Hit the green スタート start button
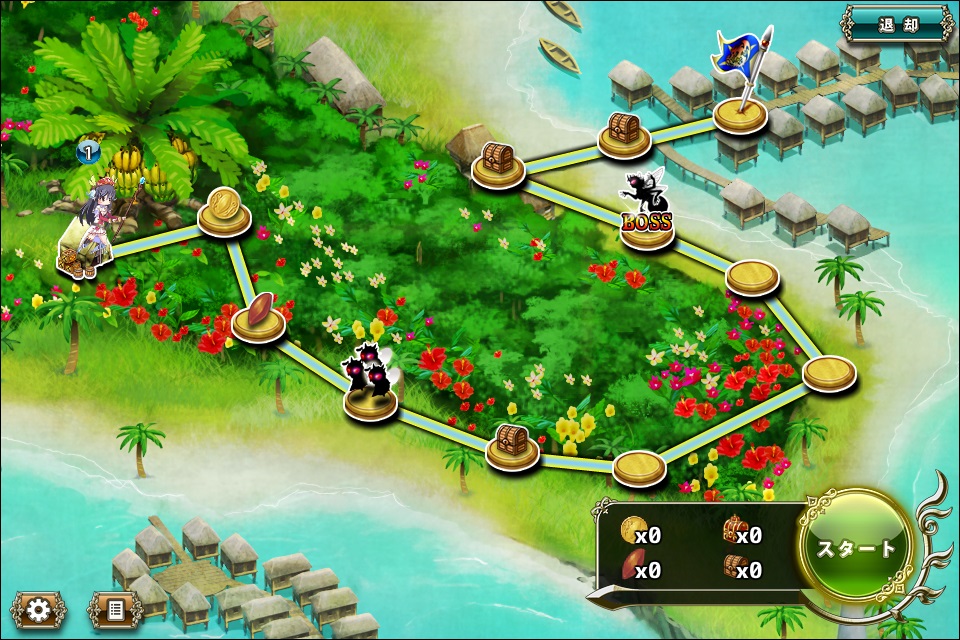 [x=857, y=547]
